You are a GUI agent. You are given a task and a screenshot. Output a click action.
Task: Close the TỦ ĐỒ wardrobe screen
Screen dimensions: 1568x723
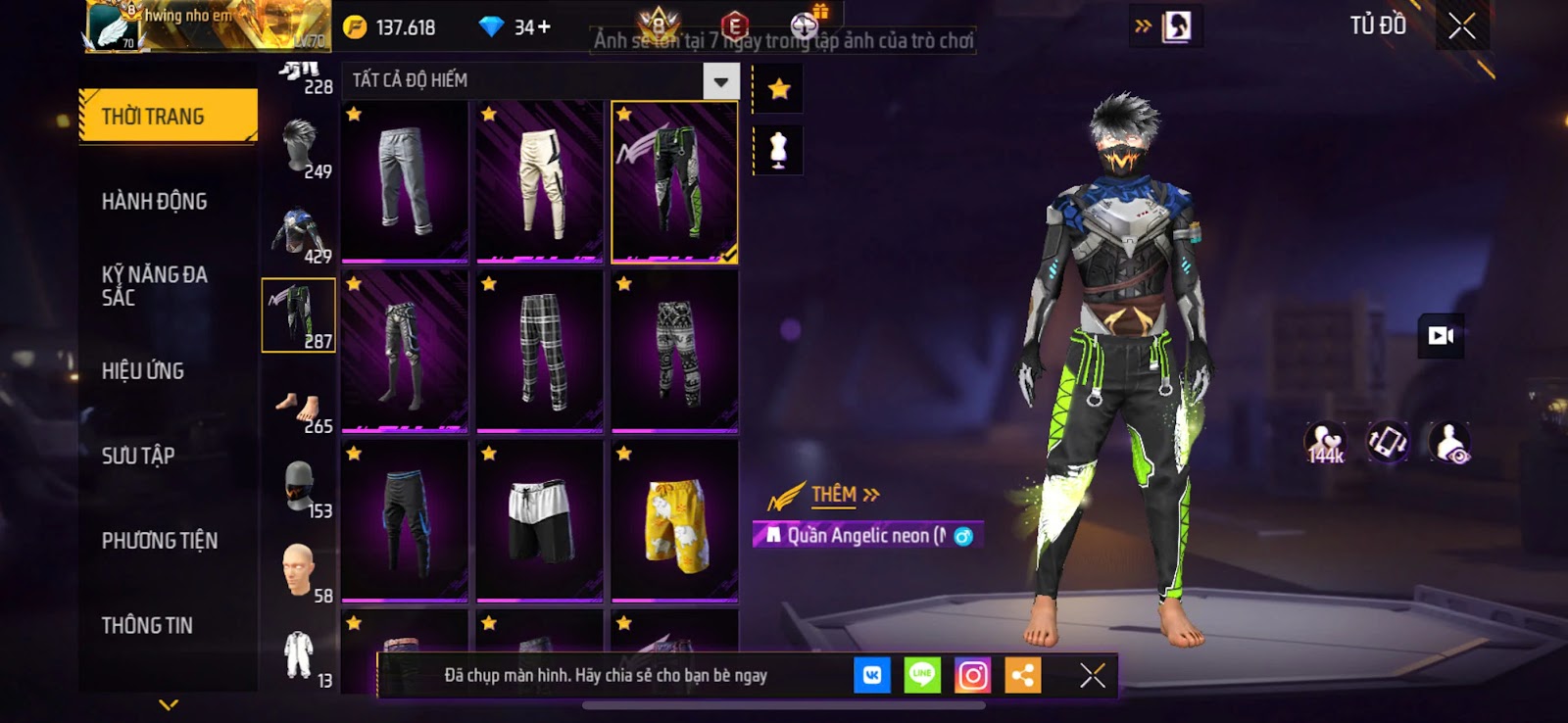1461,26
